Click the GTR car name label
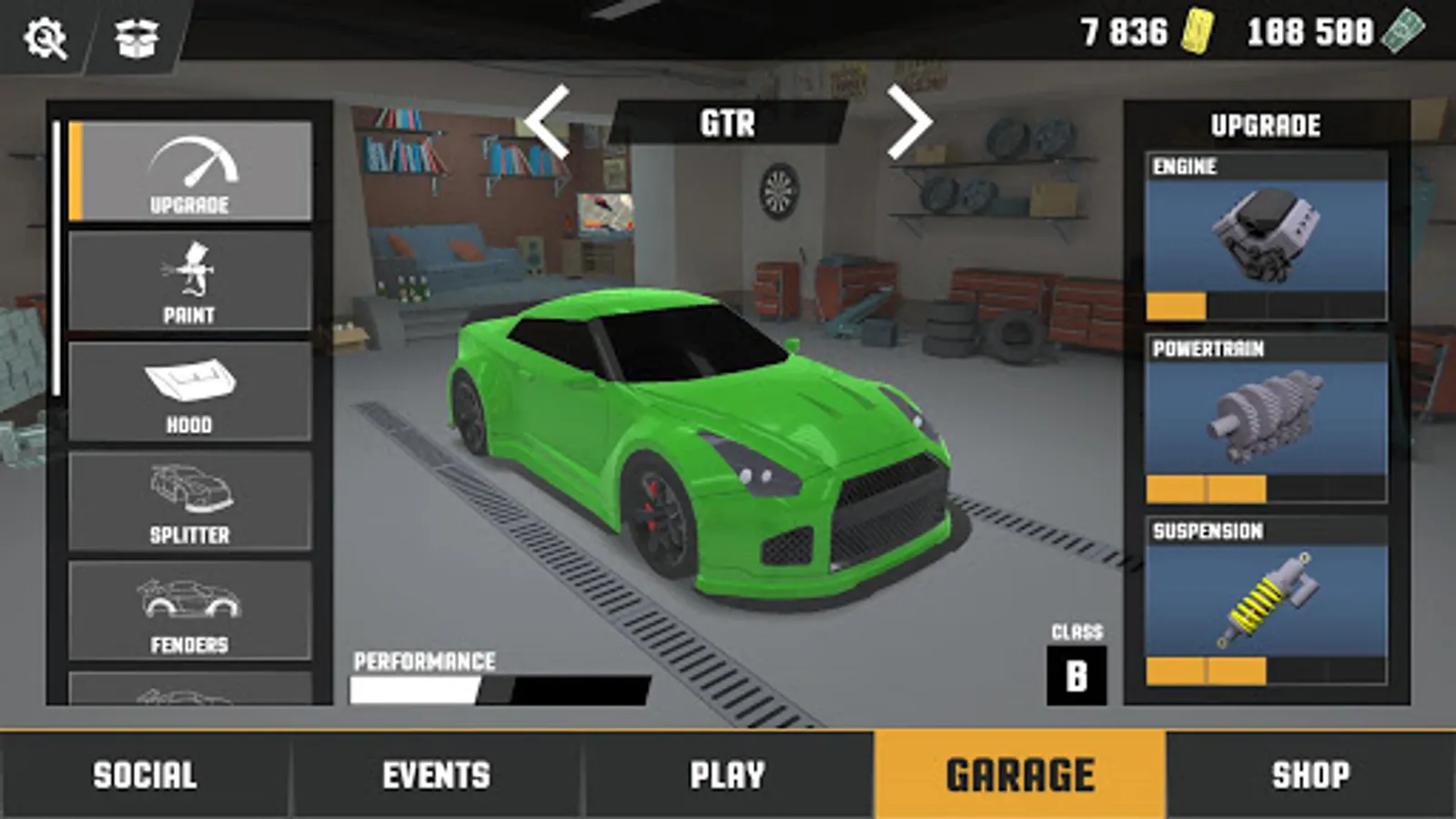The height and width of the screenshot is (819, 1456). coord(728,123)
